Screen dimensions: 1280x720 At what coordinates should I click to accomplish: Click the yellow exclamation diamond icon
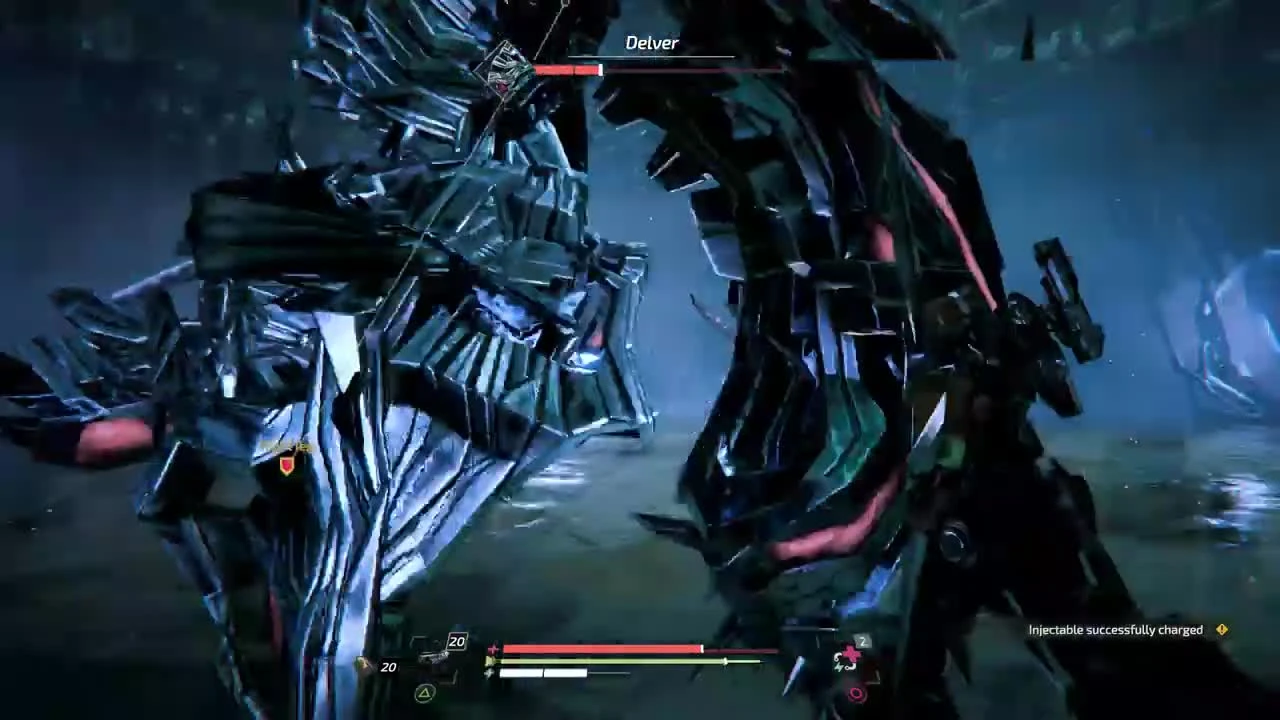pyautogui.click(x=1221, y=630)
